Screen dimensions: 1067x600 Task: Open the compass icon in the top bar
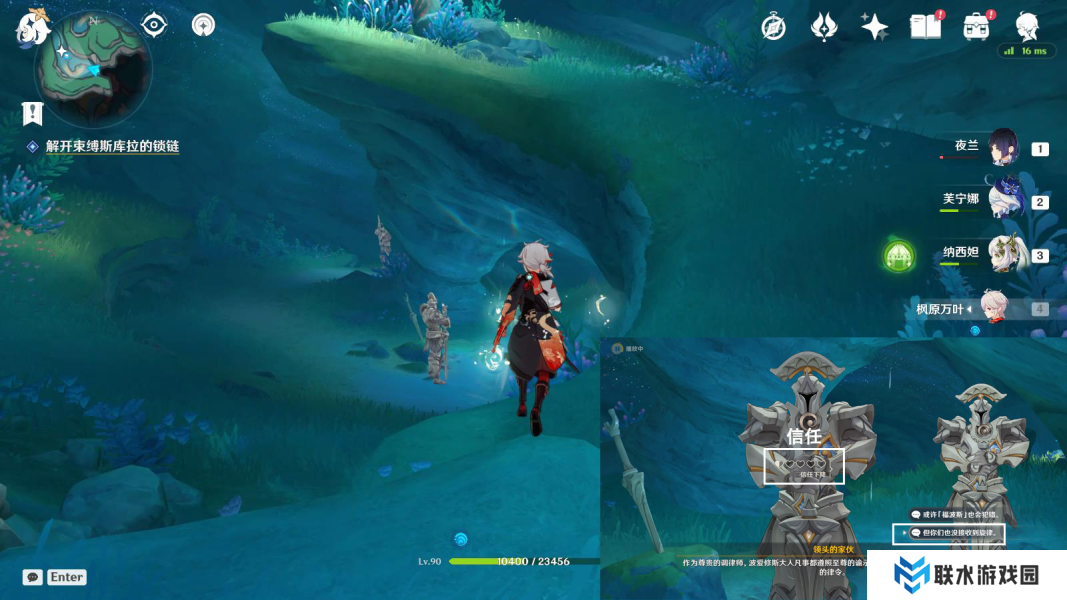coord(773,27)
